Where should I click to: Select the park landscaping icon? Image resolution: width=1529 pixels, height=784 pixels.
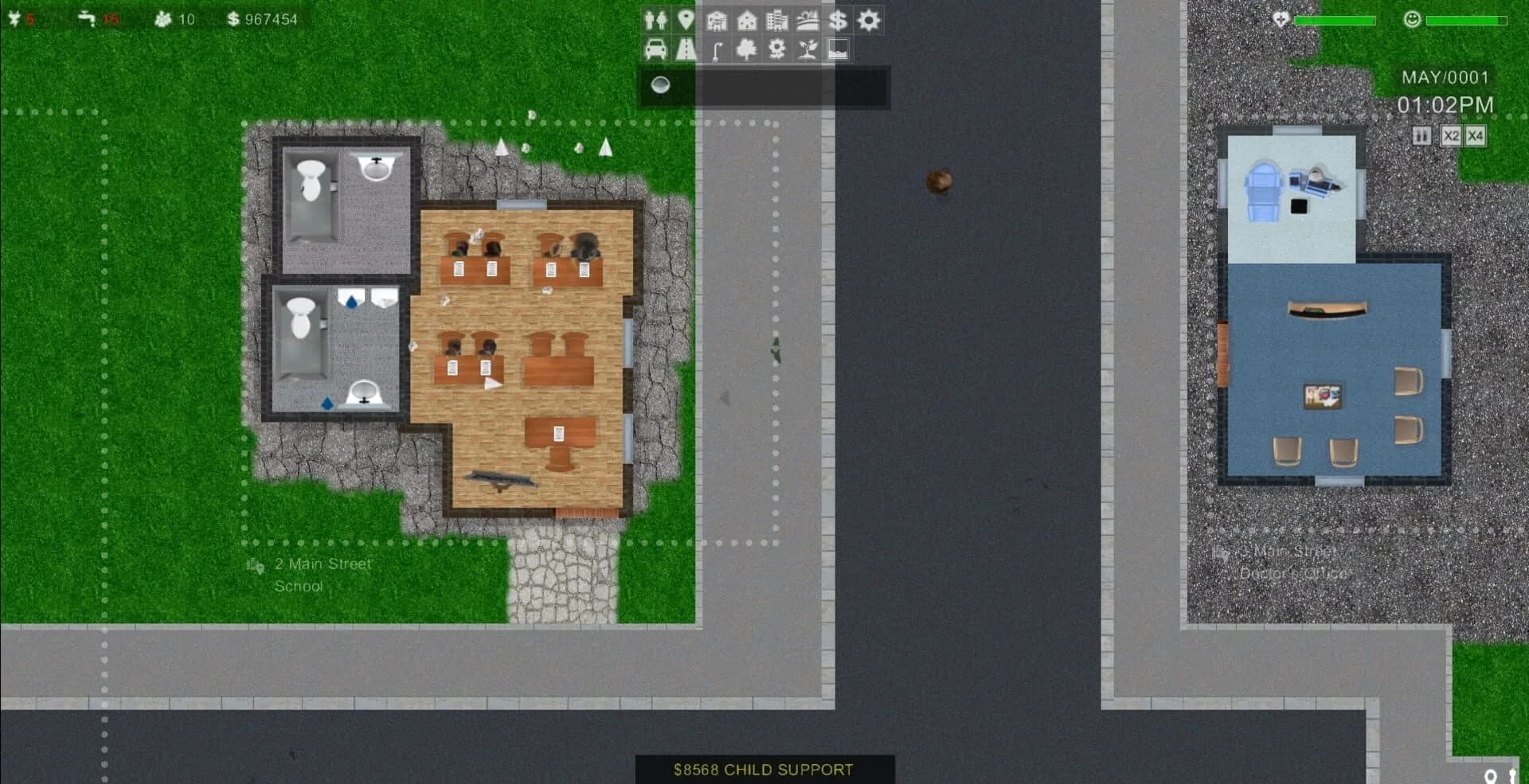tap(806, 21)
